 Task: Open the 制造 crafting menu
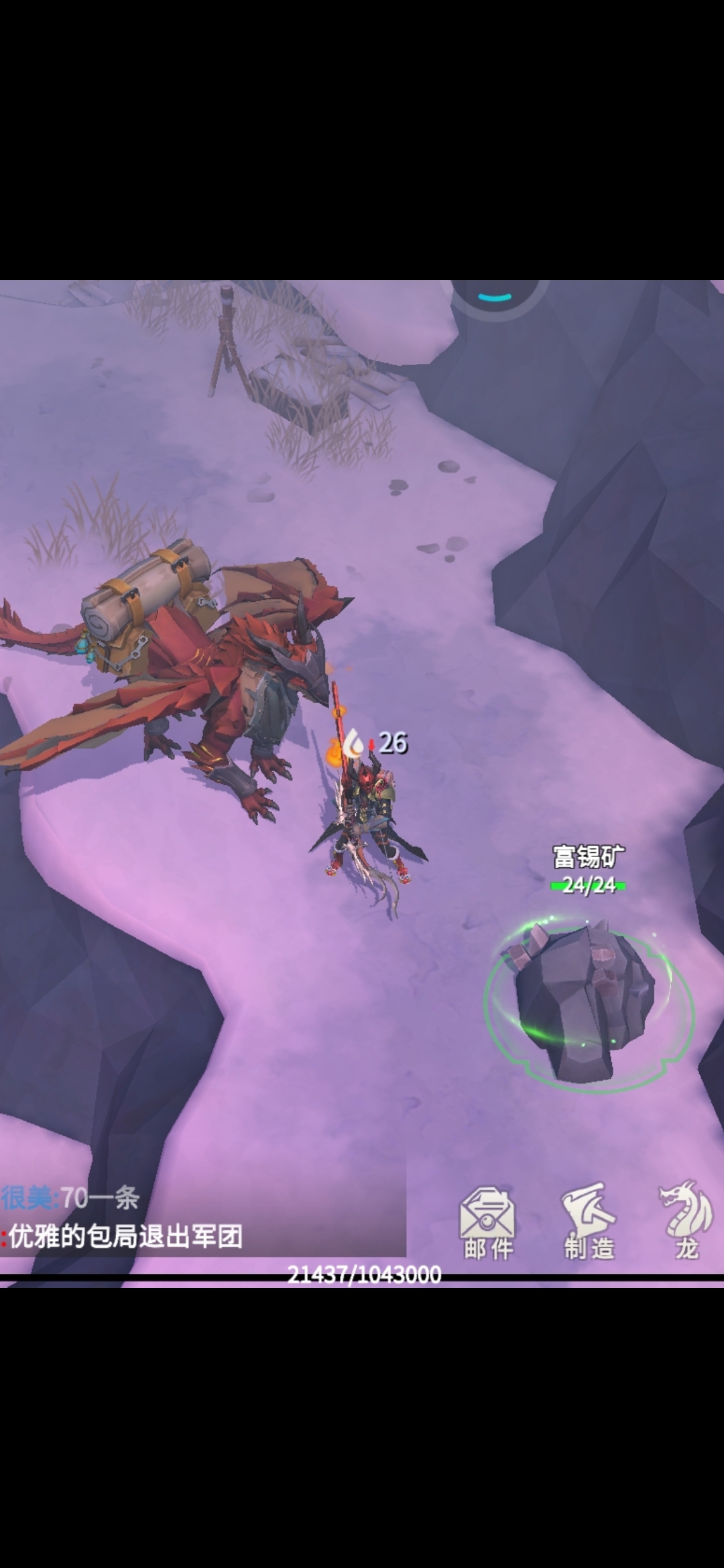589,1221
